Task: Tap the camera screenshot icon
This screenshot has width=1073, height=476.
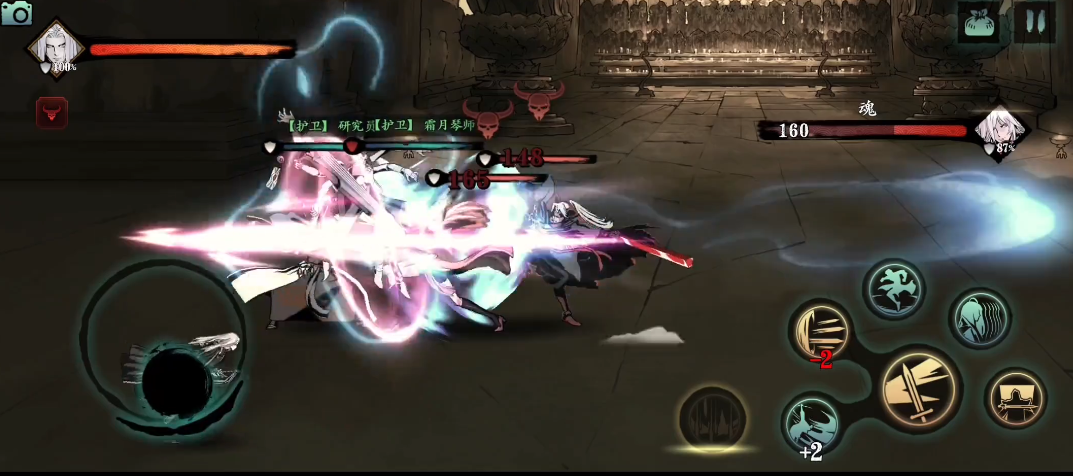Action: [x=17, y=13]
